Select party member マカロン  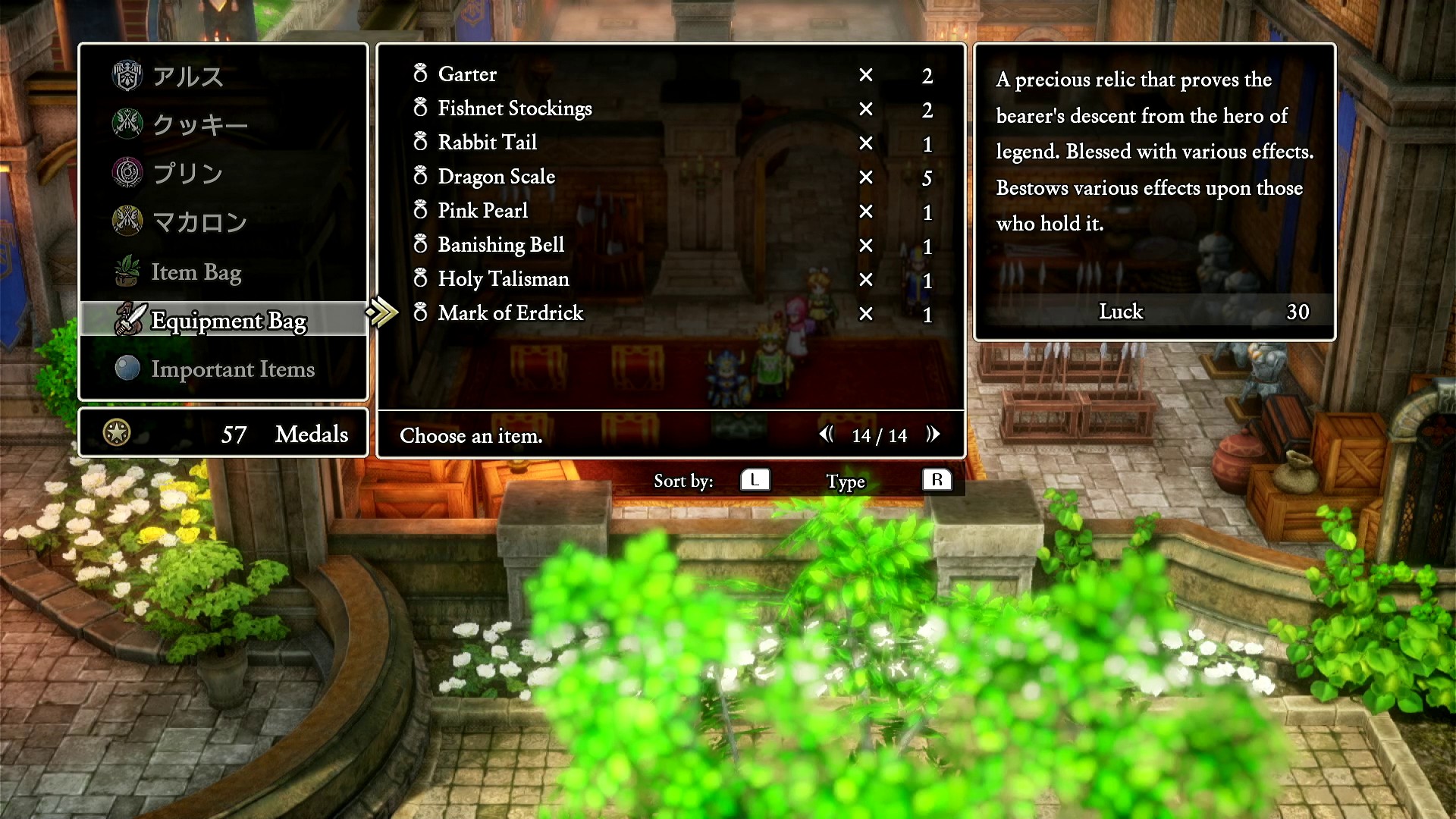200,222
